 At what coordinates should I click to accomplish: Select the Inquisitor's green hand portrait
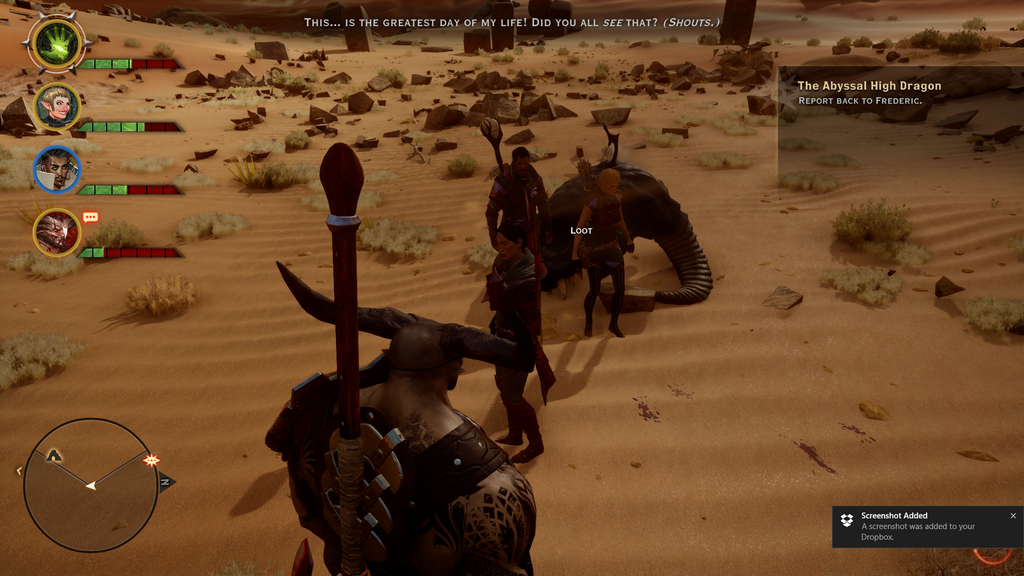coord(58,44)
